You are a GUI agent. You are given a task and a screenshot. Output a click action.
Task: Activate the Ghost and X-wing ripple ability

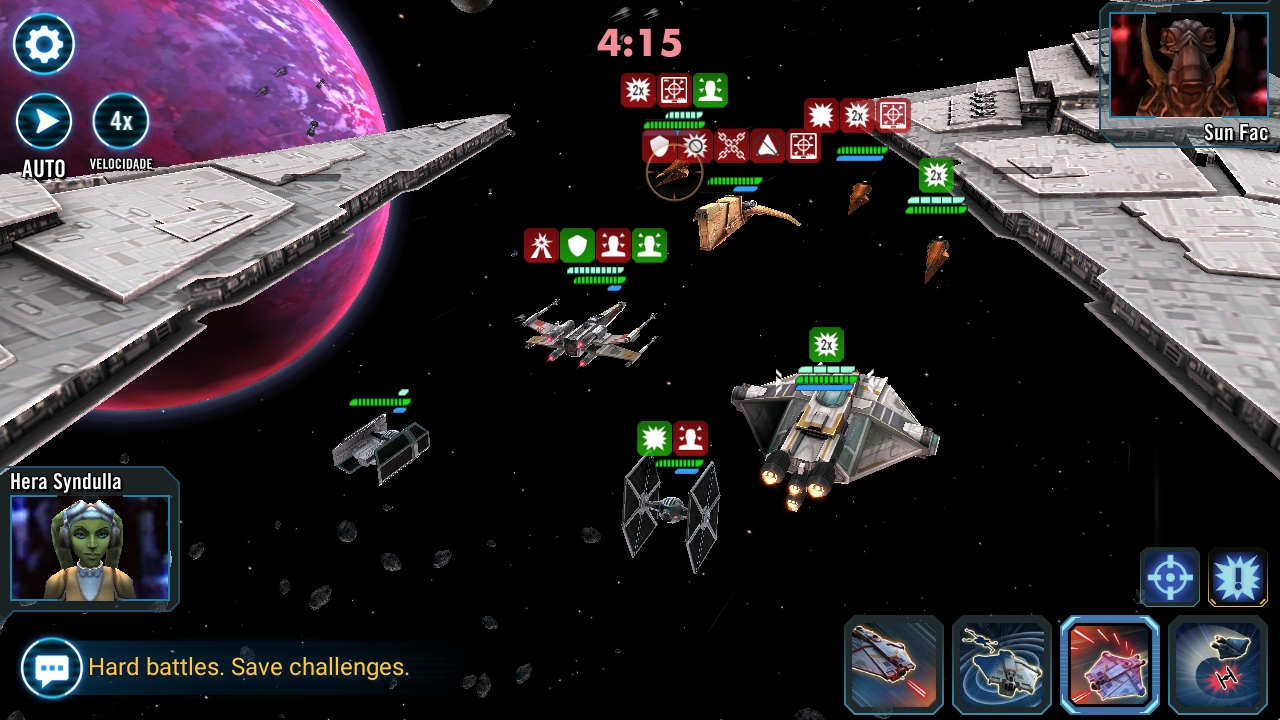[x=1001, y=665]
